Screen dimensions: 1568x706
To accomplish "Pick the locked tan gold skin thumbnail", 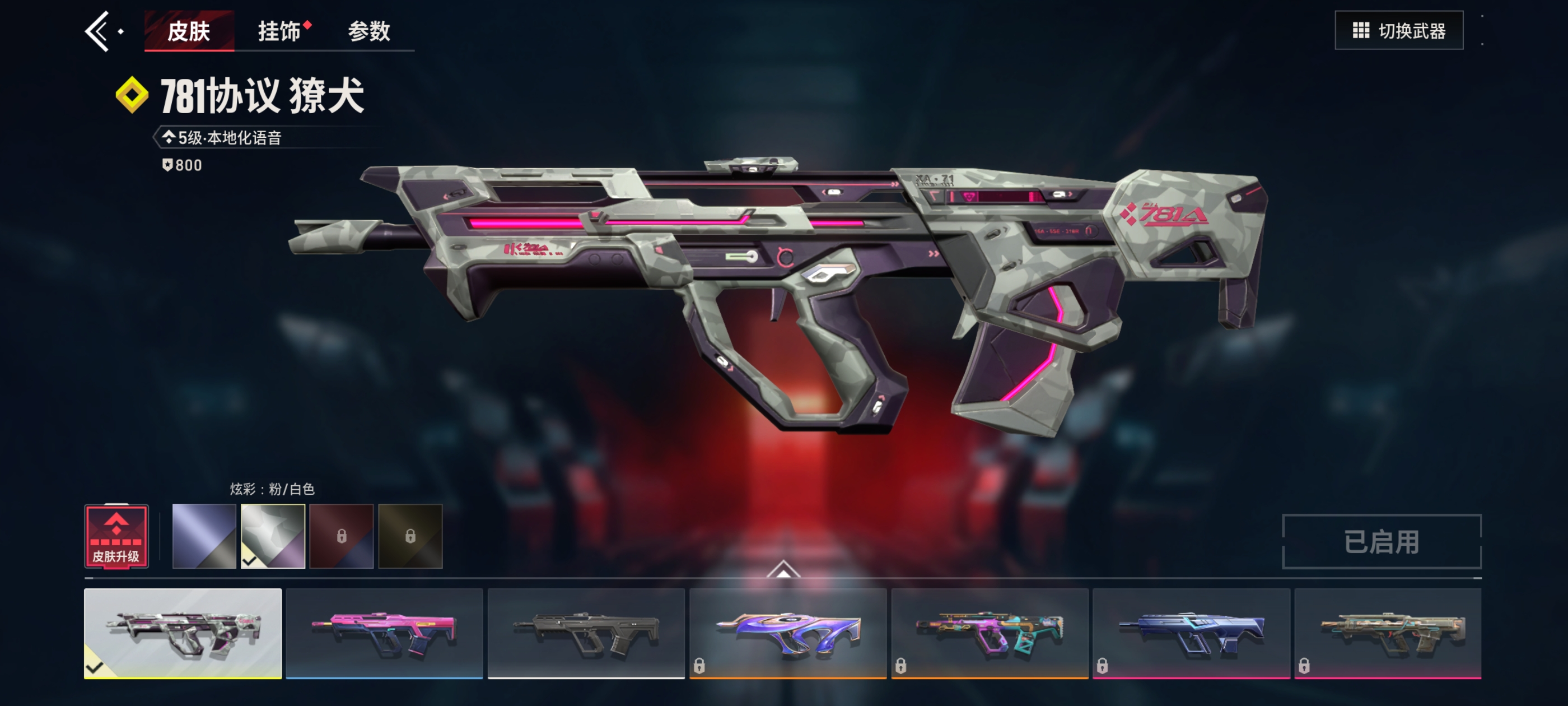I will pyautogui.click(x=1387, y=633).
